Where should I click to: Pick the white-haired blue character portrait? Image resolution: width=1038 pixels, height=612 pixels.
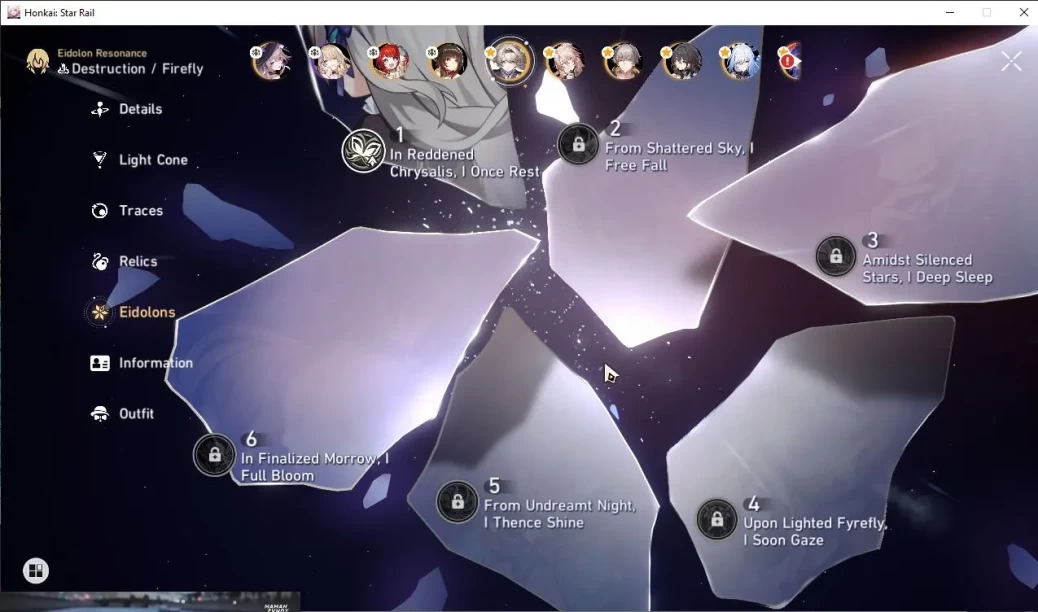click(740, 61)
